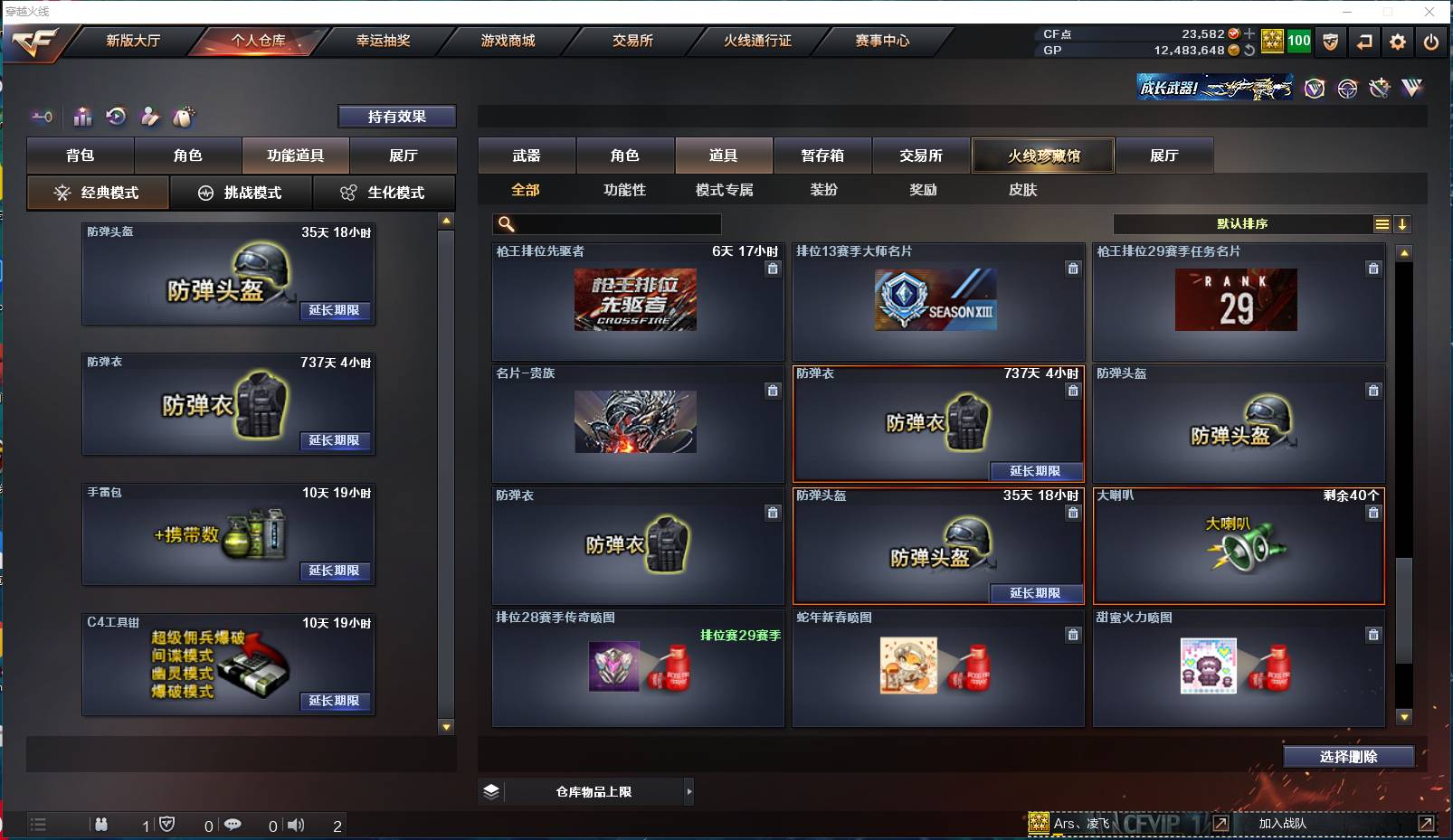Click the 选择删除 button

(1347, 756)
